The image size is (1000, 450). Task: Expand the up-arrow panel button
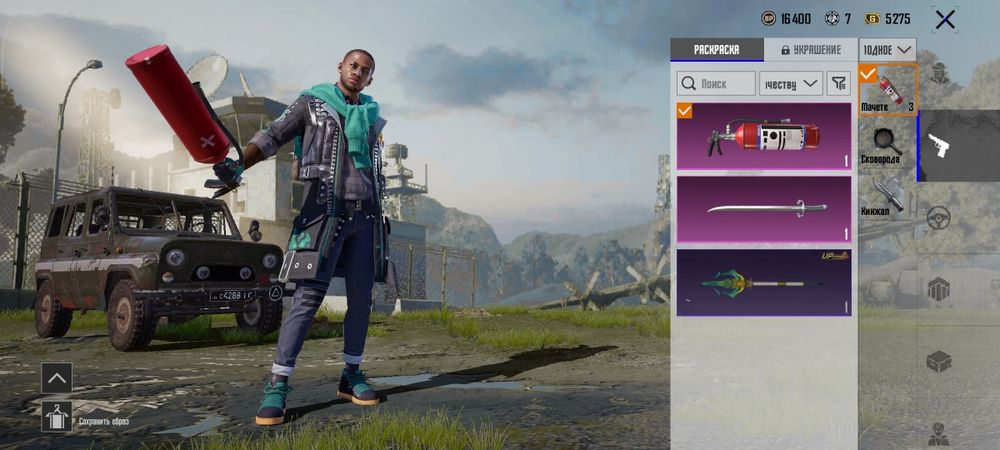coord(56,377)
